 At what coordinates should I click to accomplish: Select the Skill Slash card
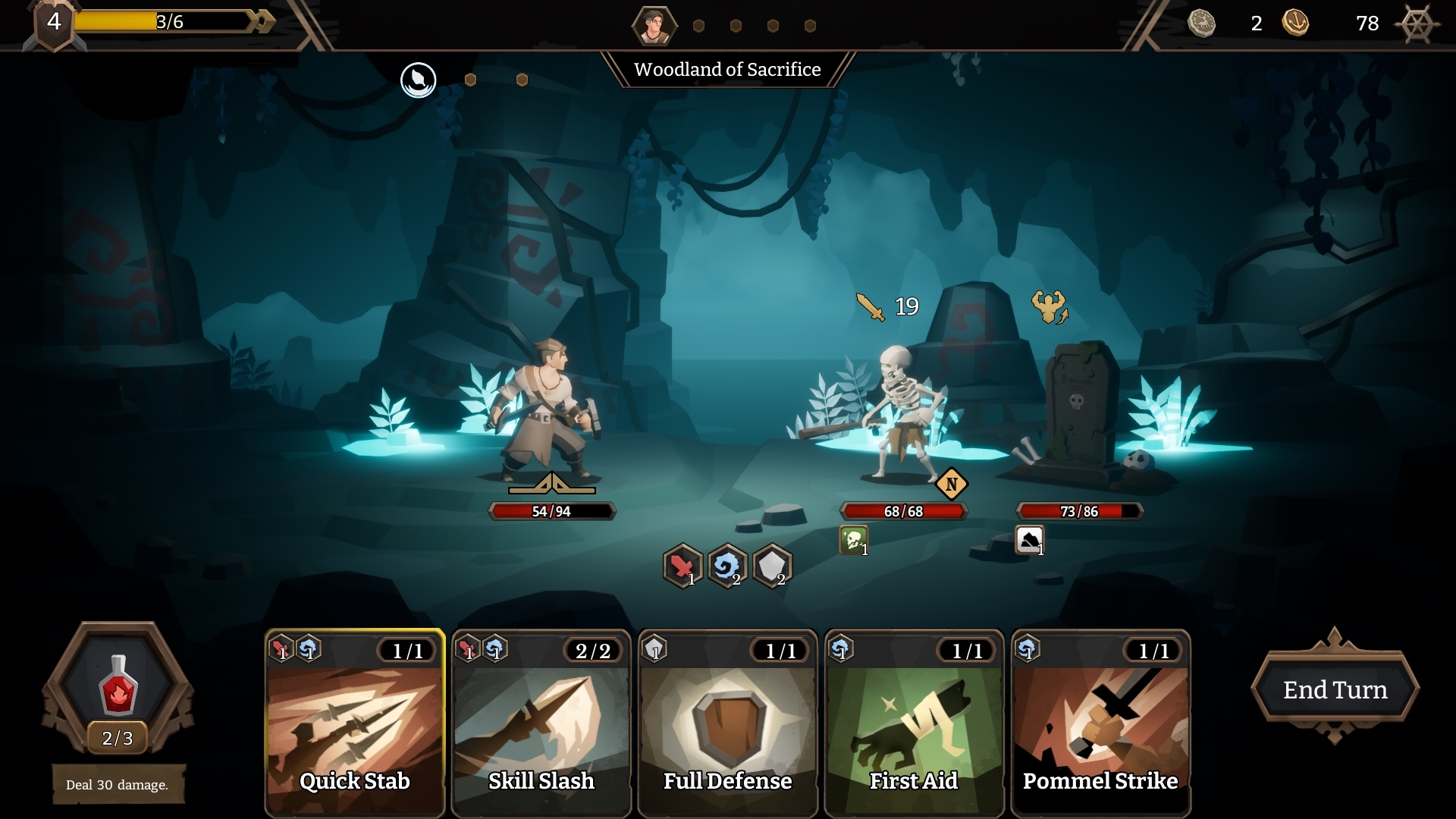click(x=541, y=724)
